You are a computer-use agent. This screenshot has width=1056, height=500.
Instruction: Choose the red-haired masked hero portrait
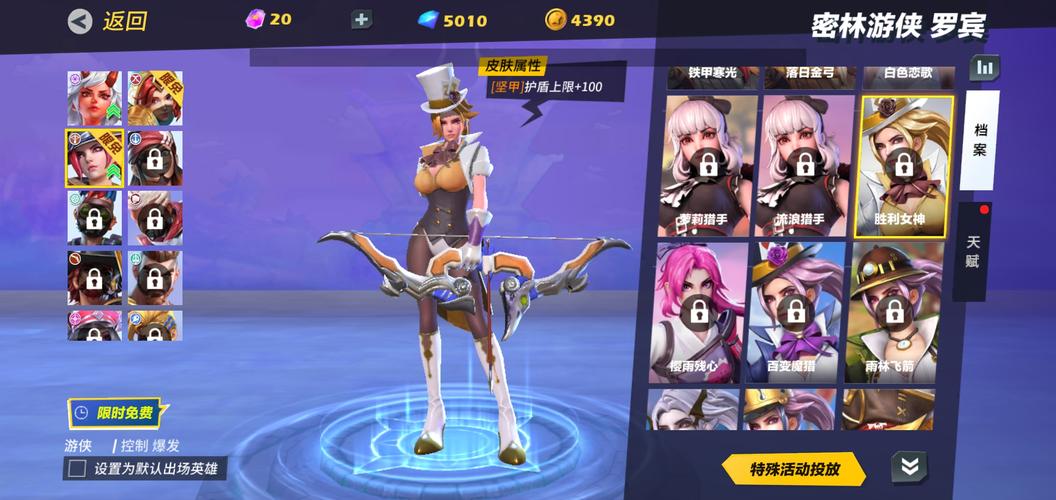click(155, 158)
